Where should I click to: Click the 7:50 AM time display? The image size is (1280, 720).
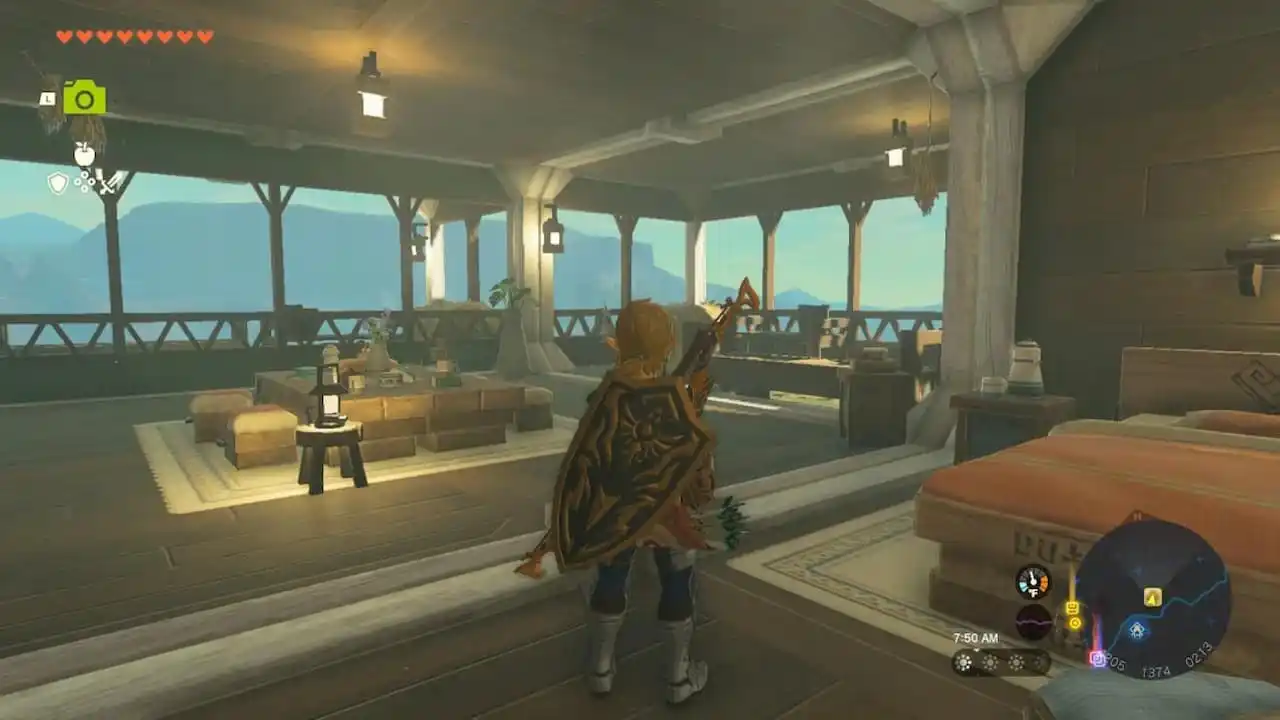[x=976, y=638]
